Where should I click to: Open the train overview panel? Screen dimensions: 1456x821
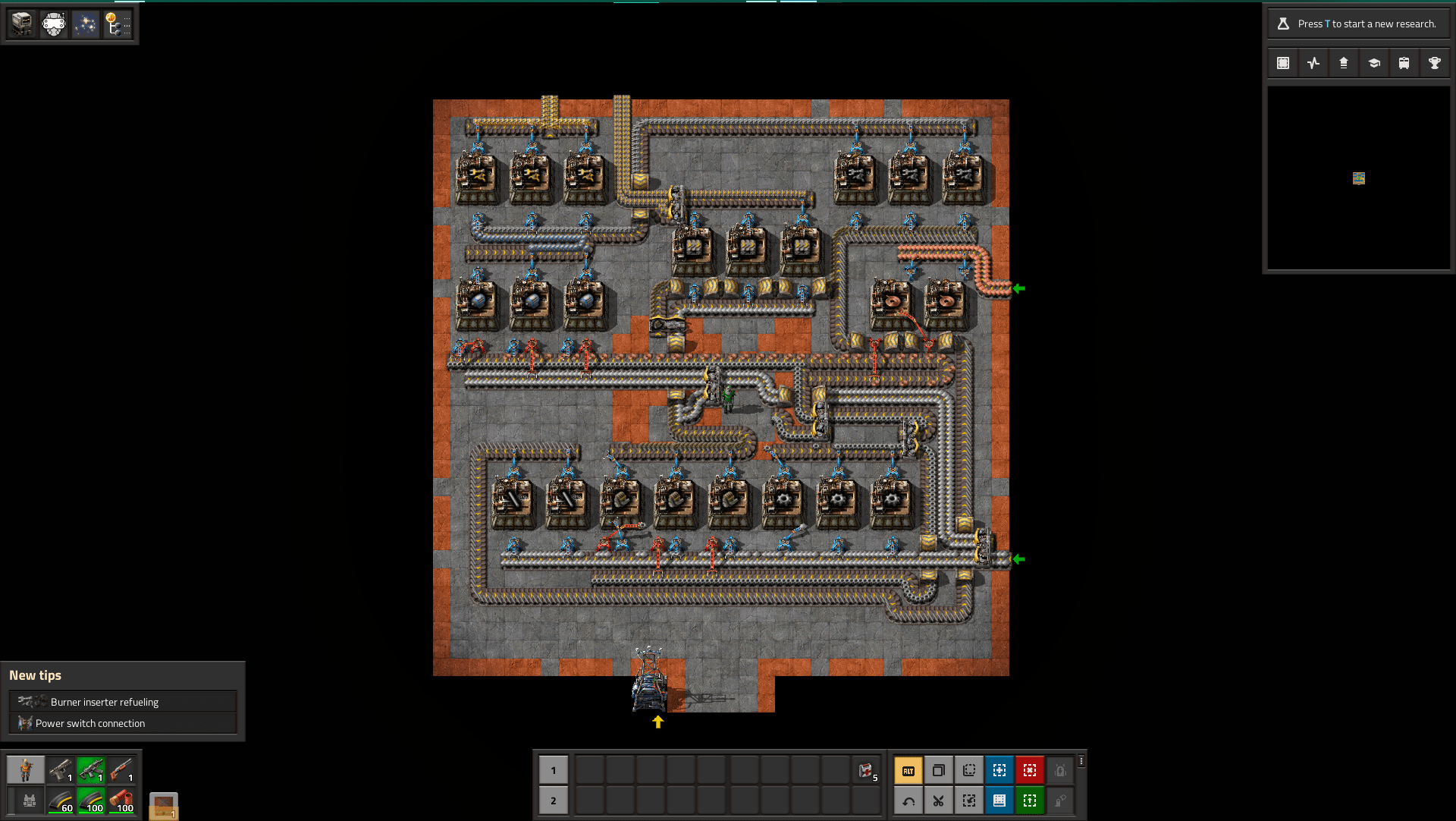click(x=1404, y=63)
